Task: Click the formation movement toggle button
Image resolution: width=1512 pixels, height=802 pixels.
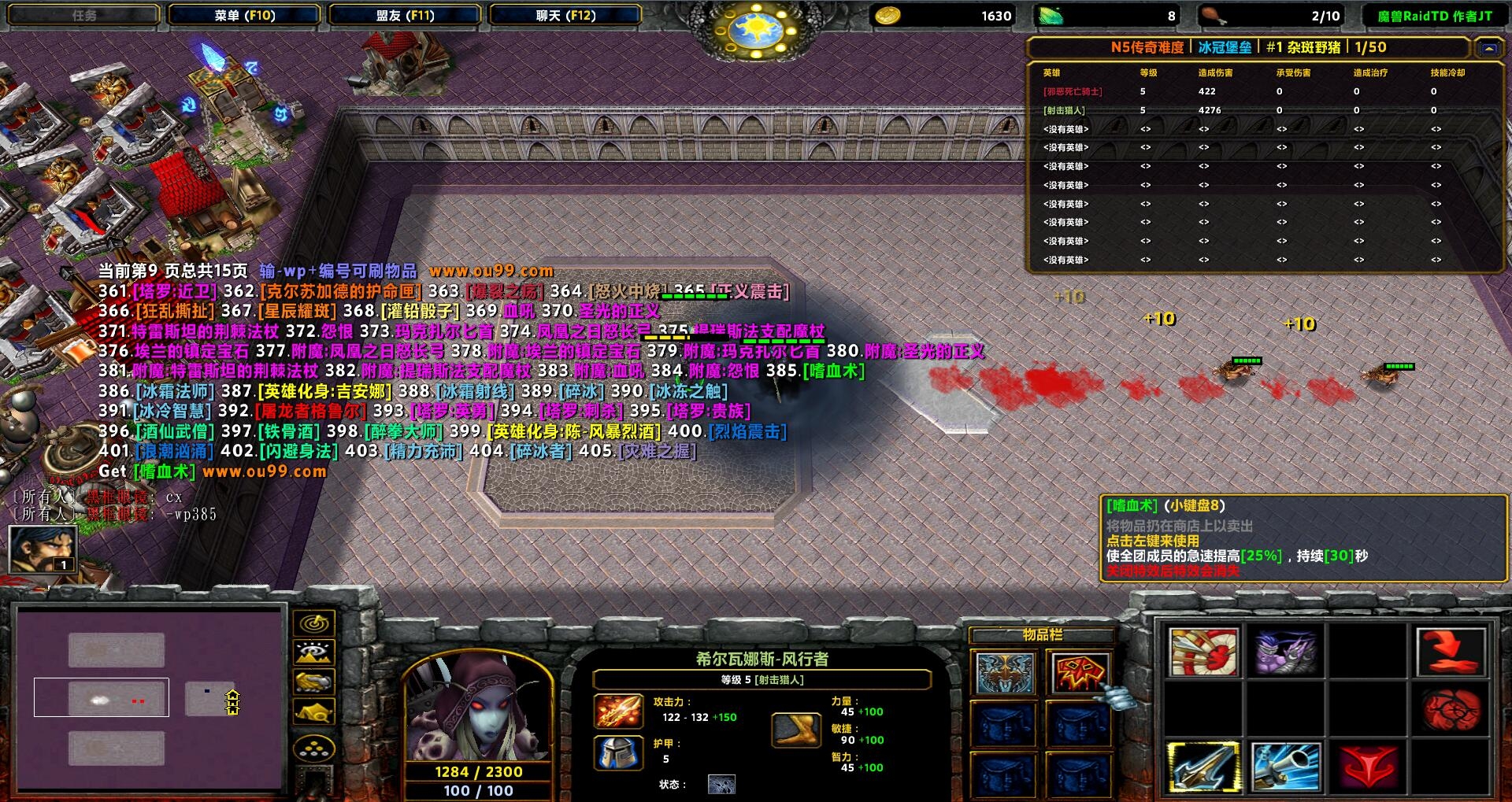Action: (314, 748)
